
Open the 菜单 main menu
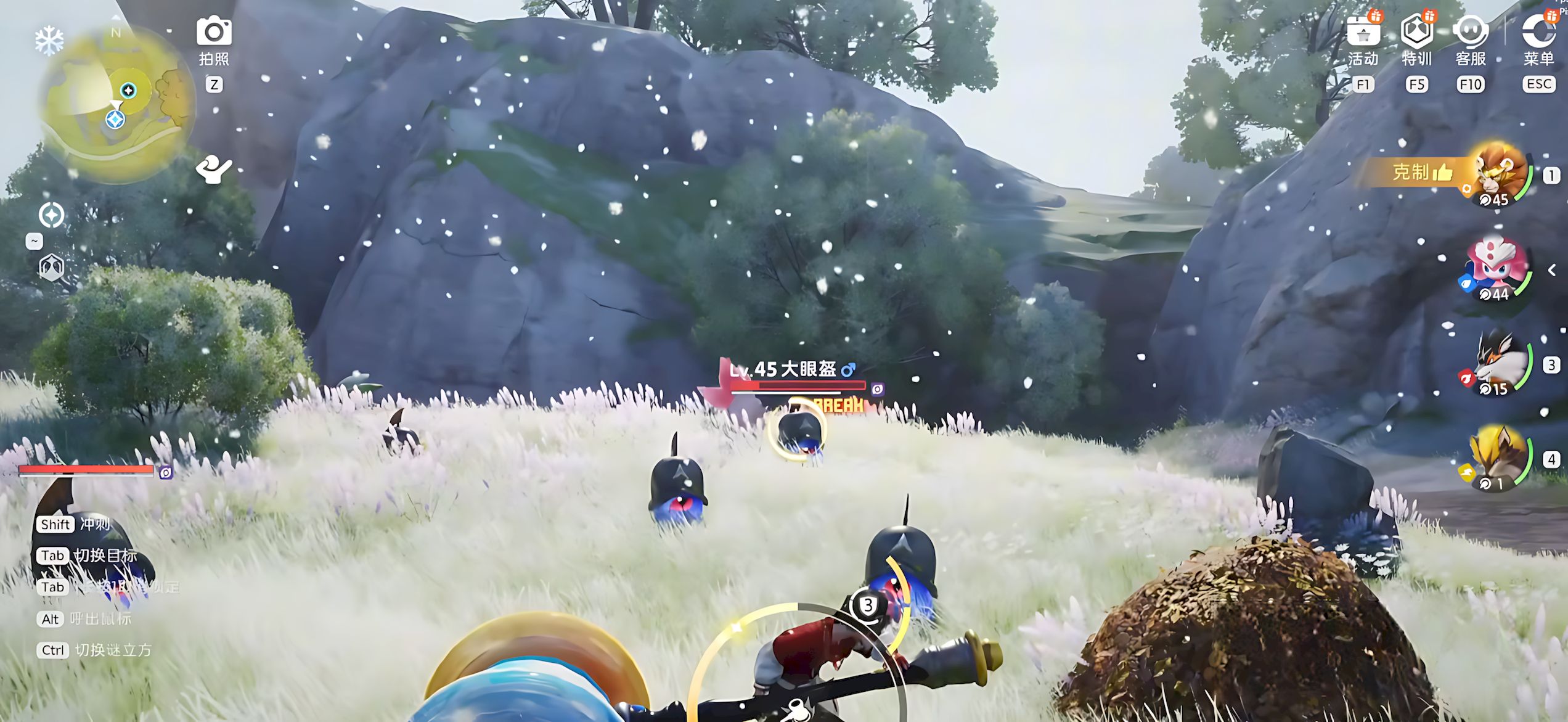tap(1538, 33)
